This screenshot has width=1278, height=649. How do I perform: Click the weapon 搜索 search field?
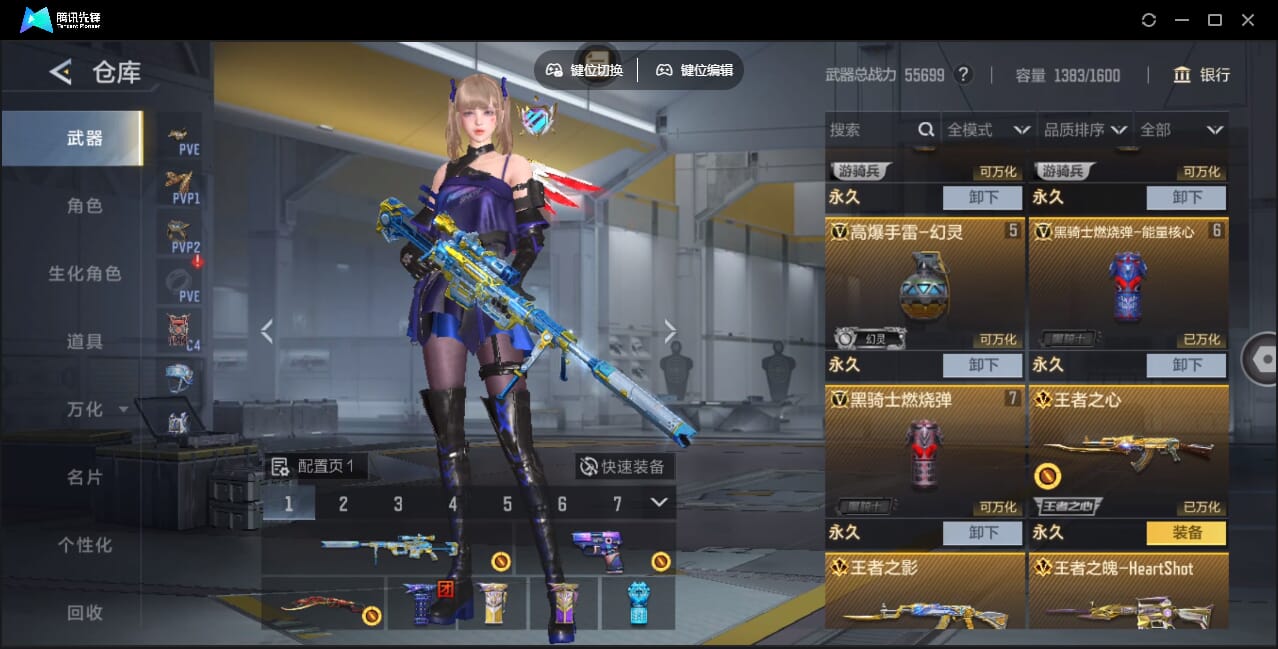(870, 130)
